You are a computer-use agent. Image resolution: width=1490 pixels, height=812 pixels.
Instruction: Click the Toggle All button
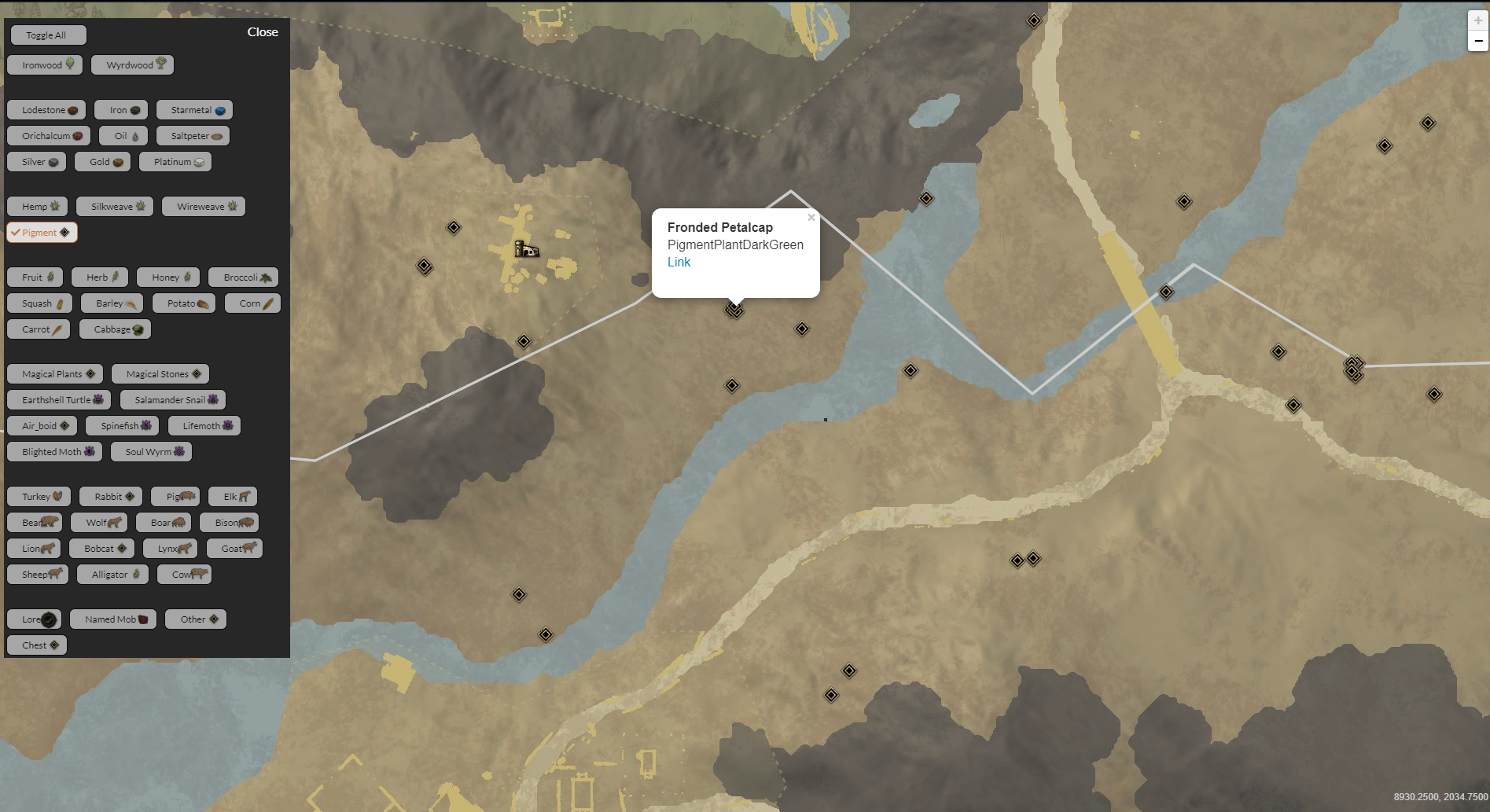[x=48, y=35]
